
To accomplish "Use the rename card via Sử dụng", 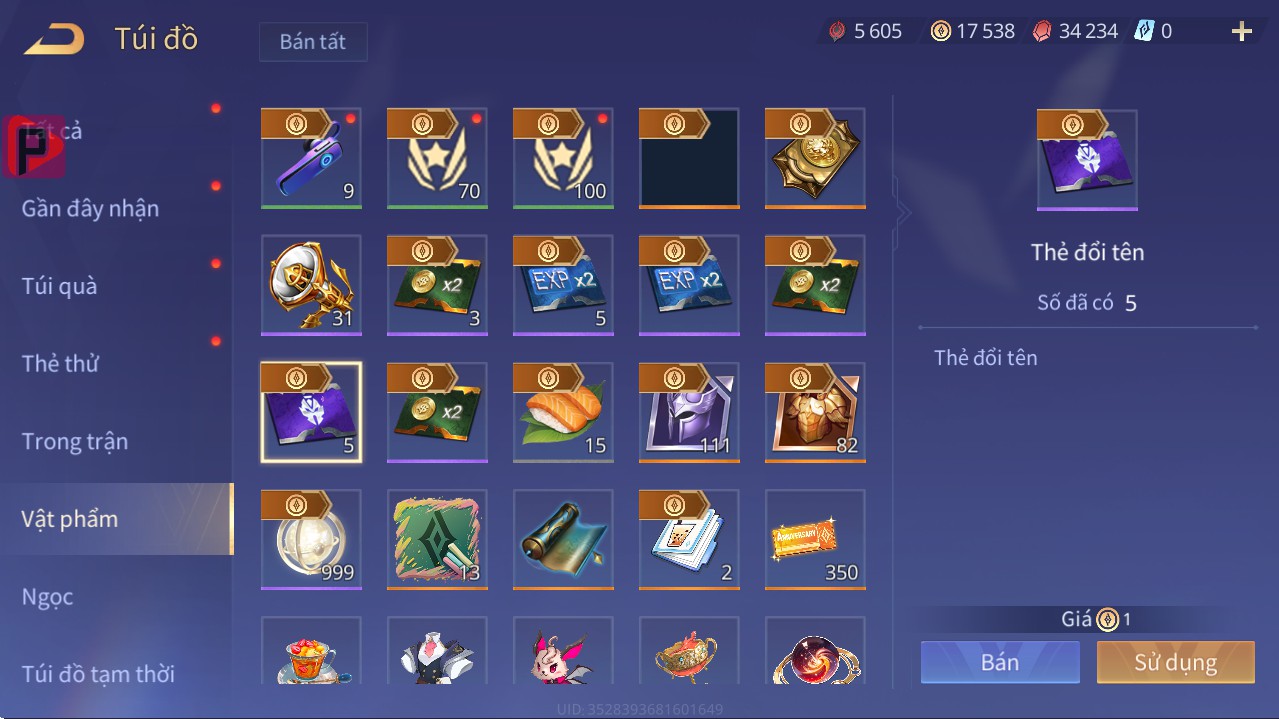I will point(1175,662).
